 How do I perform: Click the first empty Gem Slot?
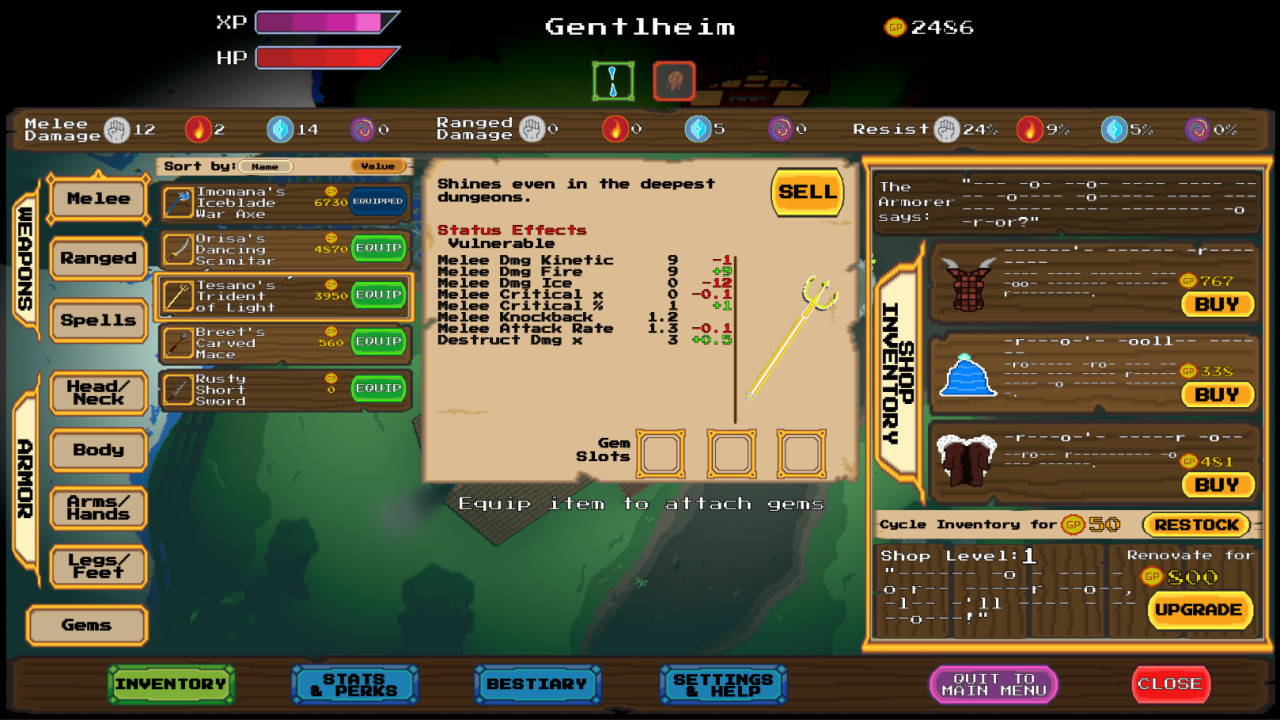pyautogui.click(x=661, y=453)
